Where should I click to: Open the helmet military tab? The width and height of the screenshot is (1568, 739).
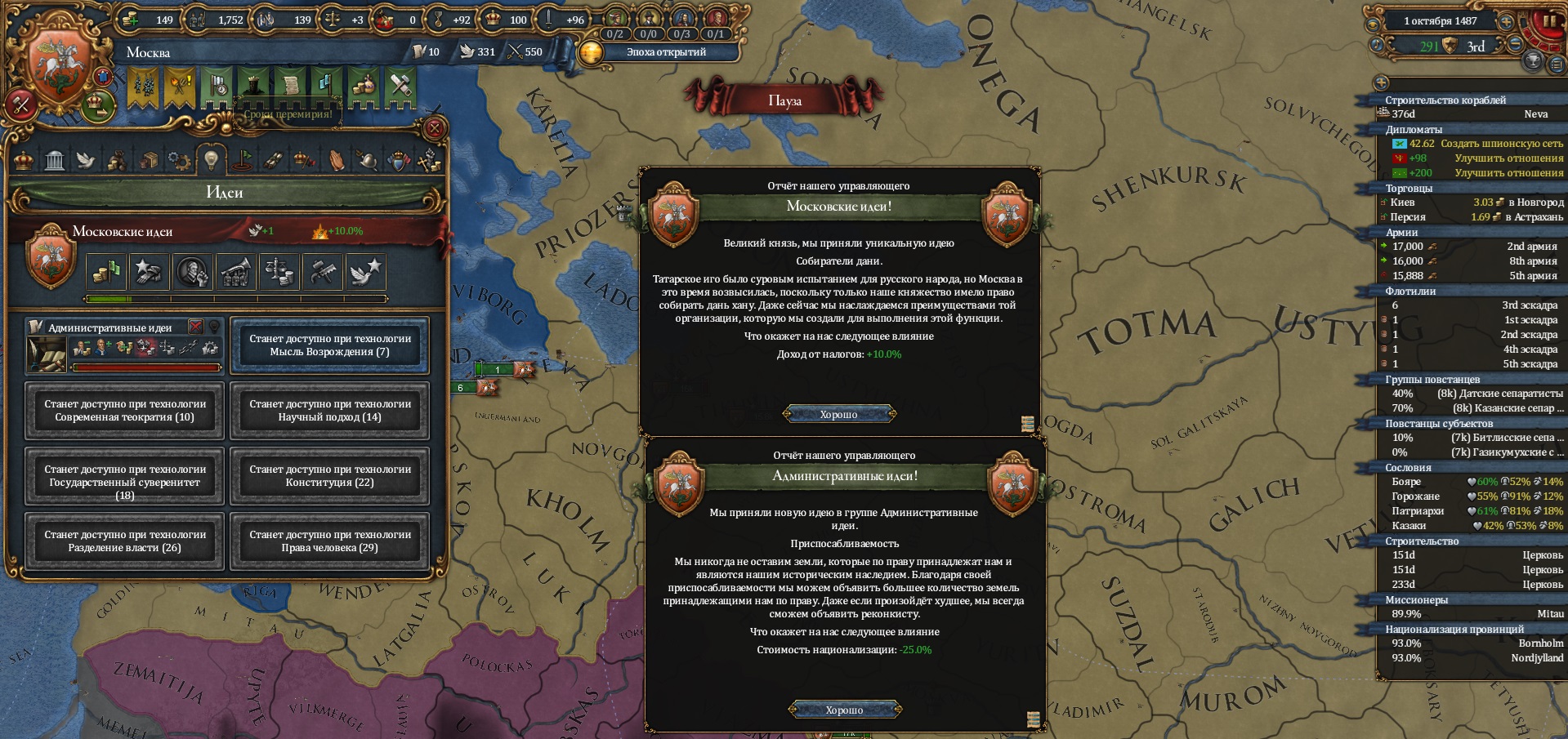[368, 160]
